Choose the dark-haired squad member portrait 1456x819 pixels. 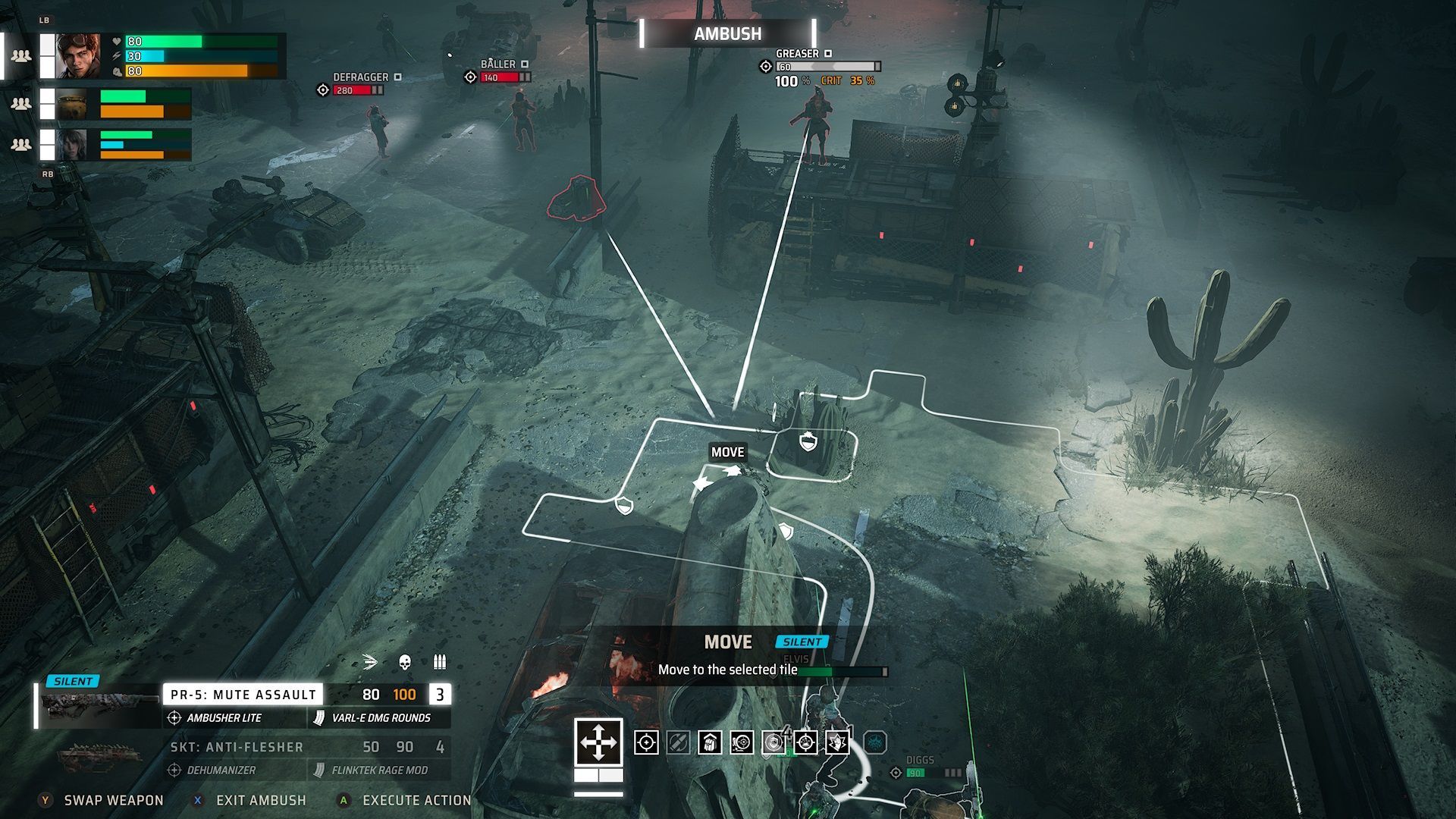(x=72, y=145)
